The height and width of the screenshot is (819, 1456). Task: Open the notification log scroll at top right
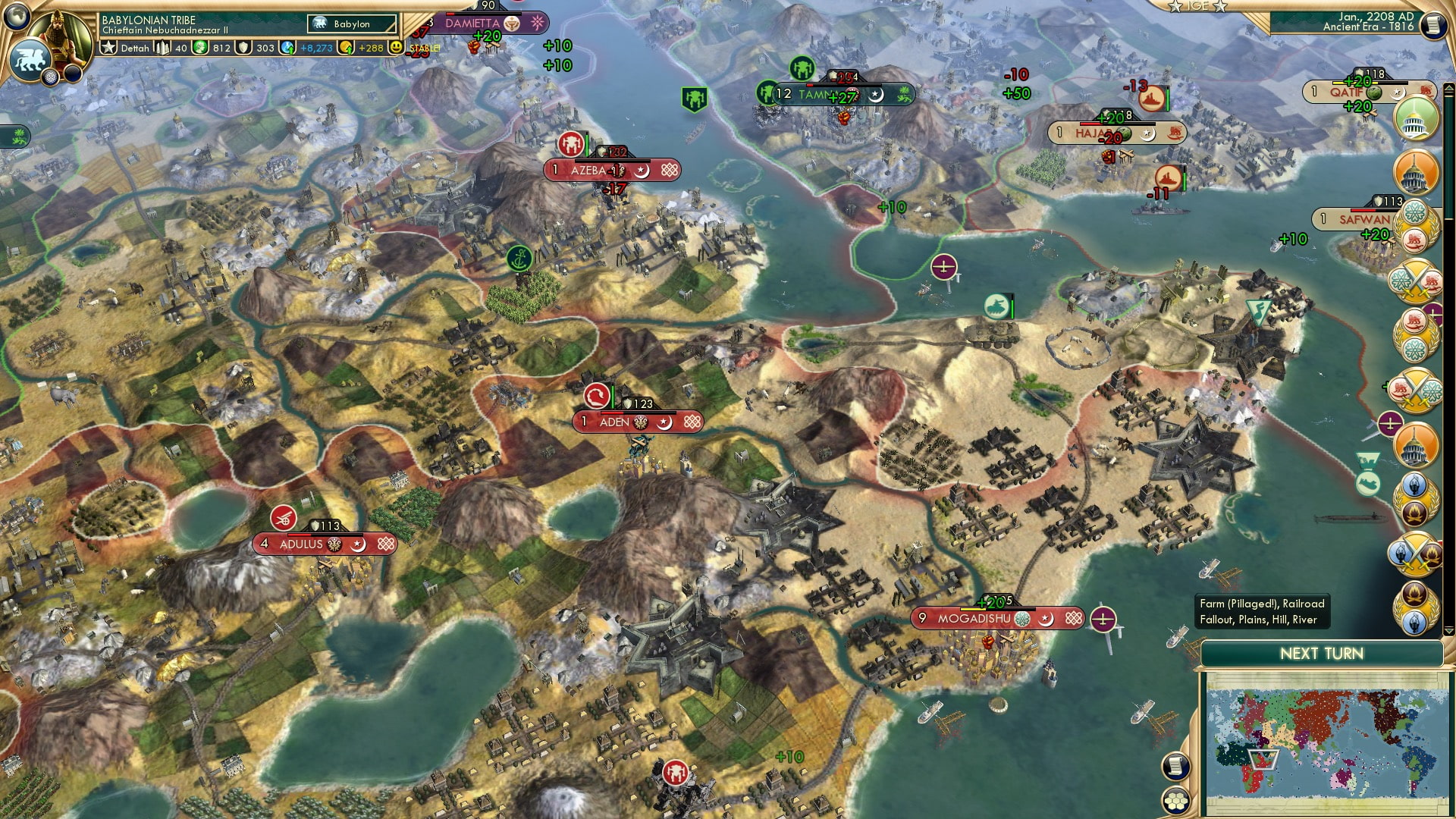[x=1432, y=24]
